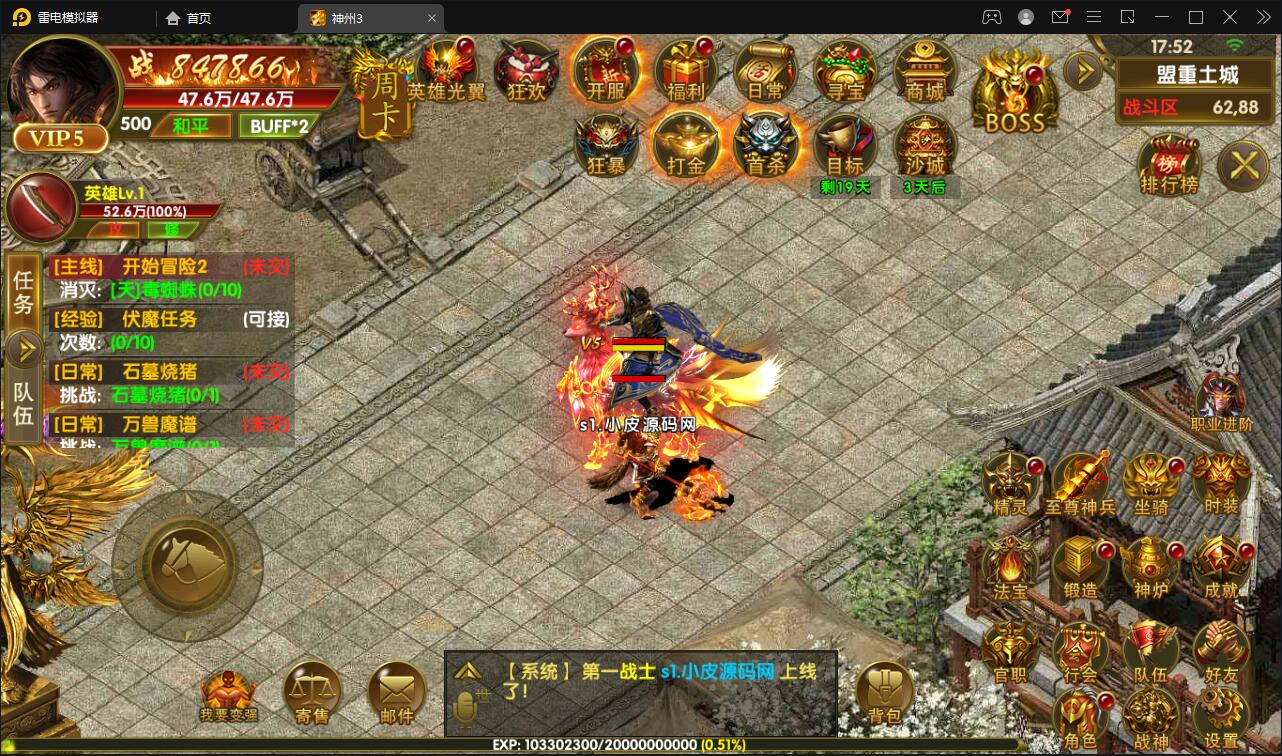Open the 商城 shop

925,71
